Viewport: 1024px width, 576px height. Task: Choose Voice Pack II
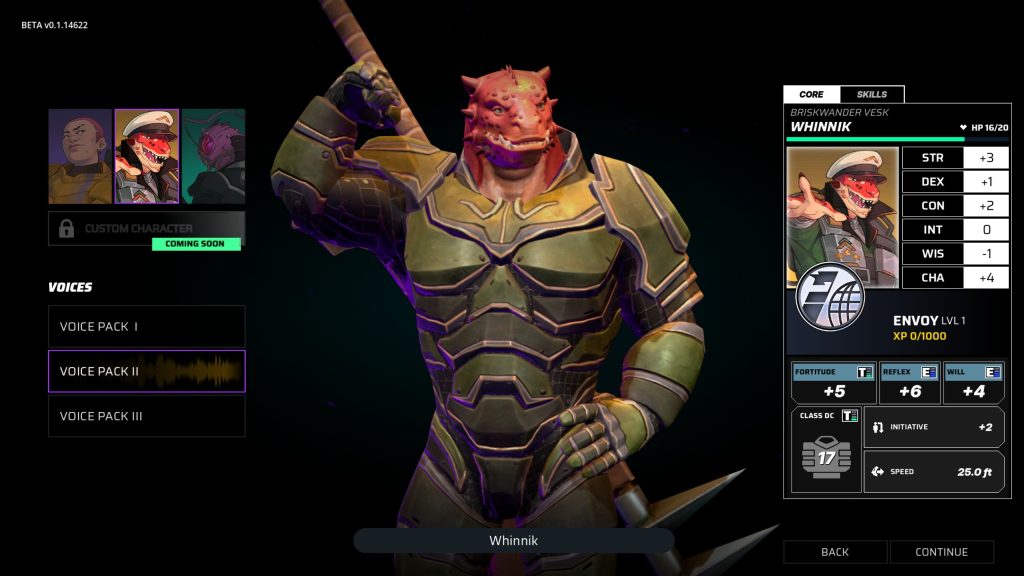[x=146, y=371]
